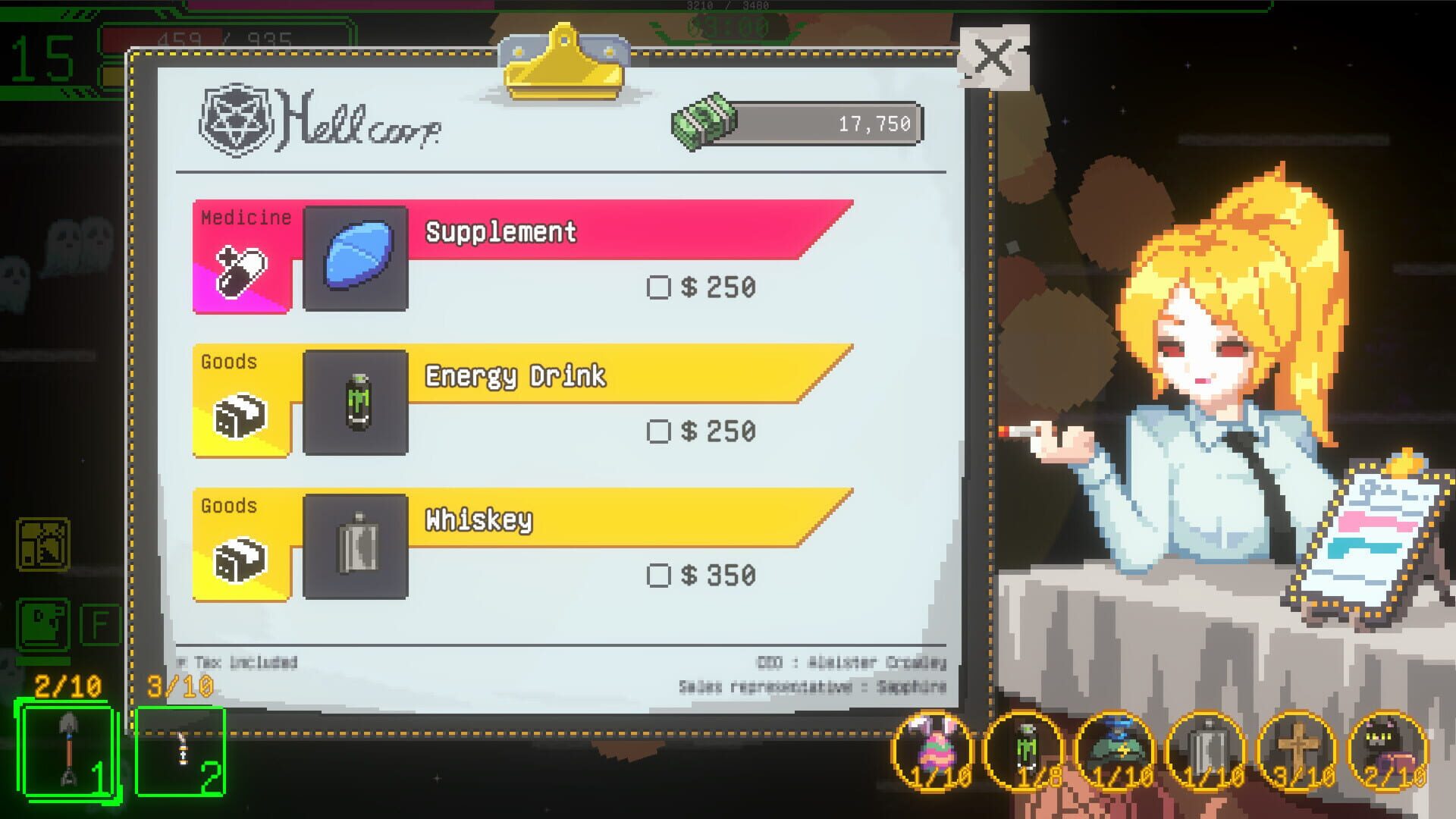
Task: Close the Hellcorp shop window with the X
Action: (x=992, y=60)
